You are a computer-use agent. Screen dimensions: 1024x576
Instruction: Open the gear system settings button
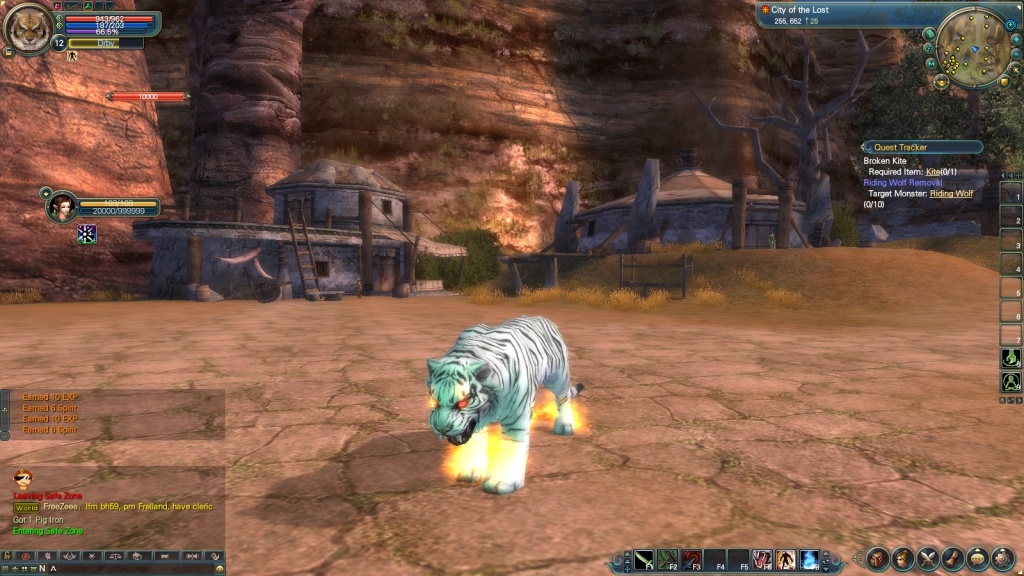(1002, 559)
